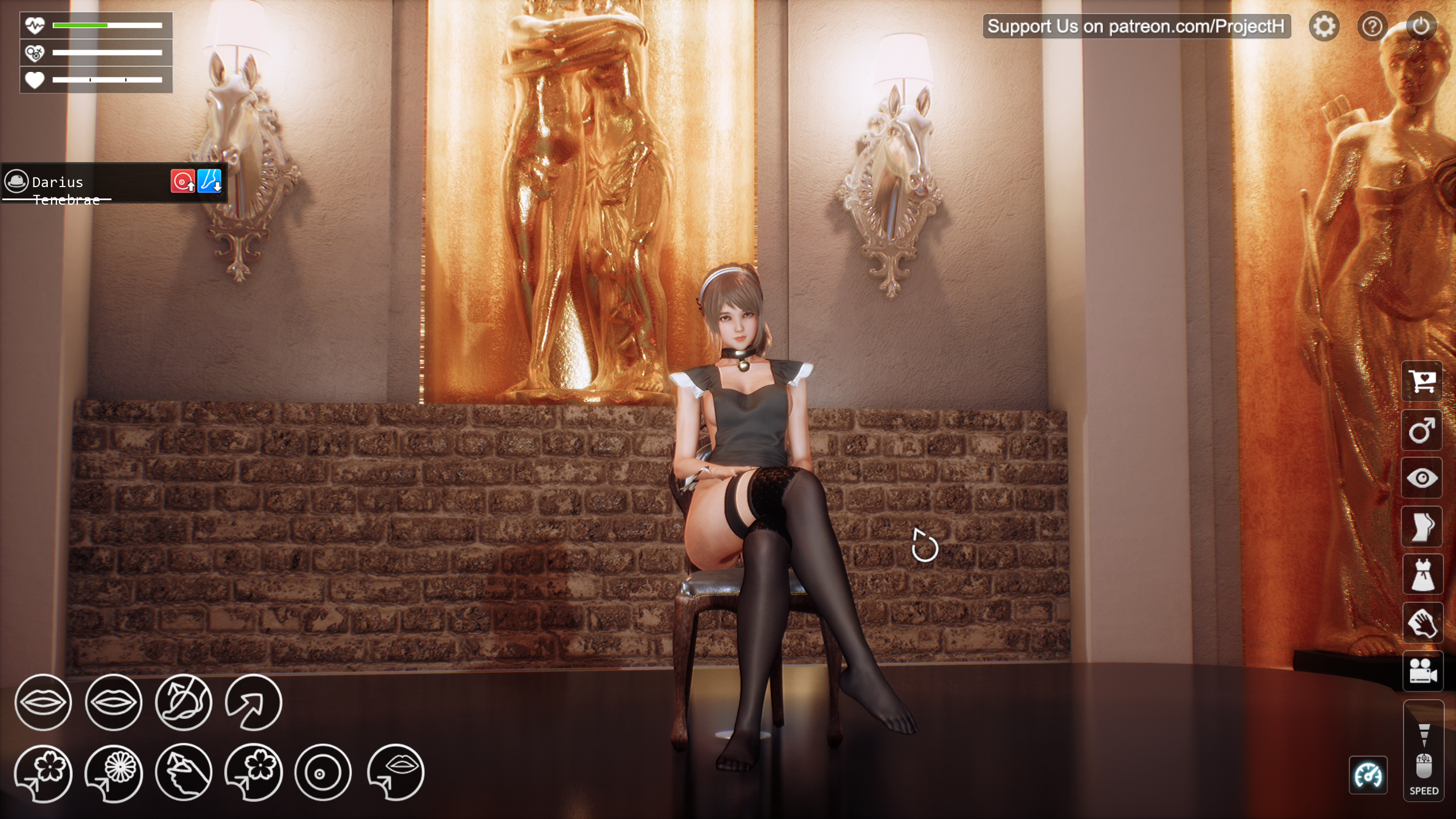This screenshot has height=819, width=1456.
Task: Select the male symbol icon
Action: point(1422,430)
